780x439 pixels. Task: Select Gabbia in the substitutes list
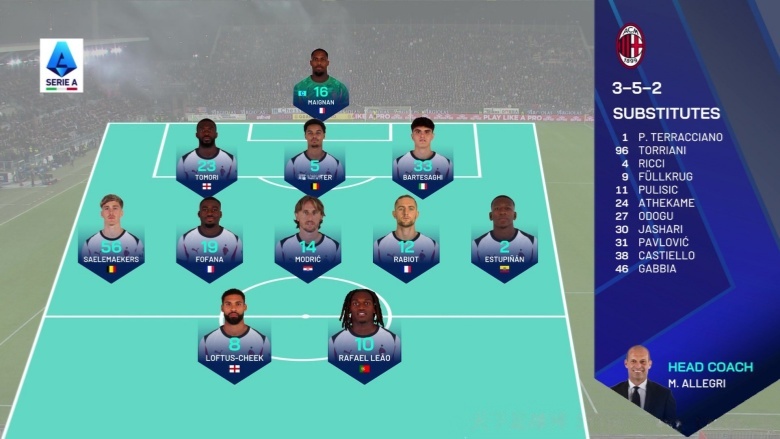pos(656,268)
